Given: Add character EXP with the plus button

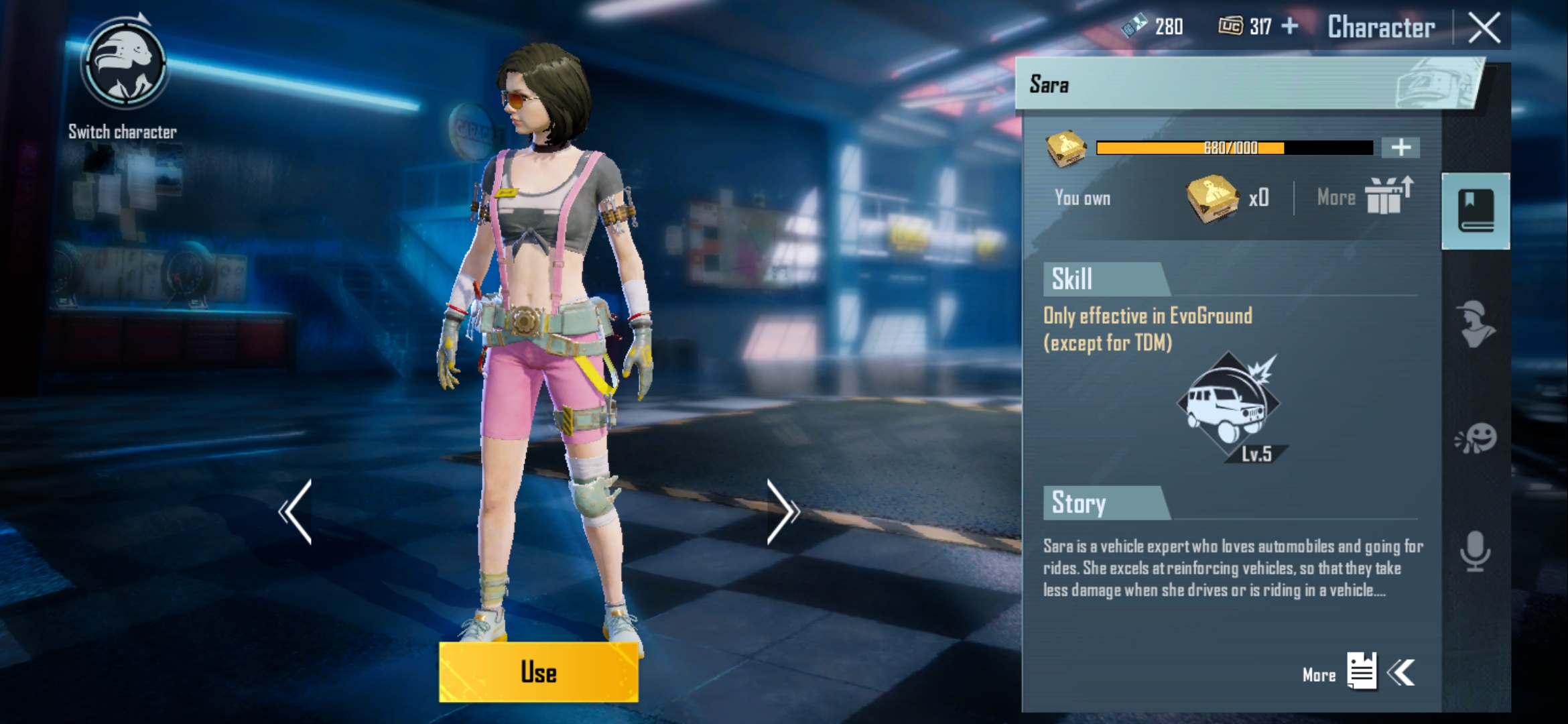Looking at the screenshot, I should [1400, 147].
